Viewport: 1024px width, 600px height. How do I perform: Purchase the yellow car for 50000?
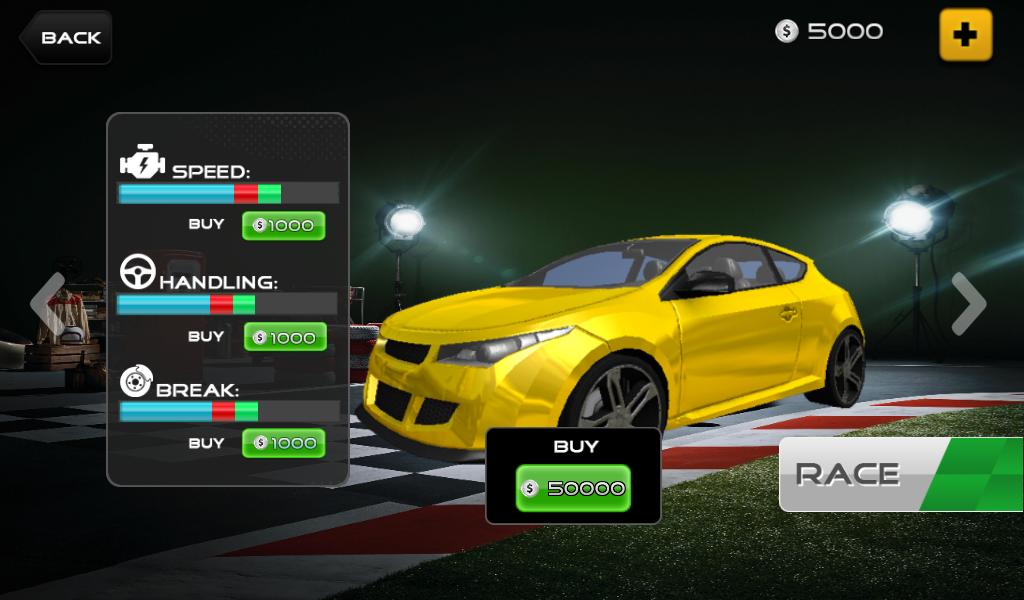point(573,488)
